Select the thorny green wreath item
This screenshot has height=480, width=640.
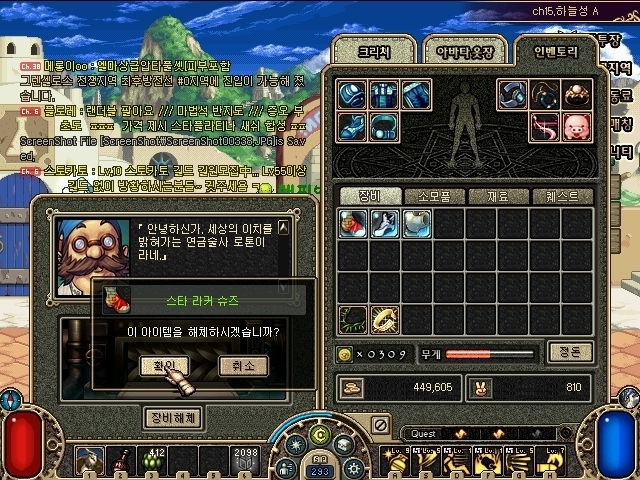[x=353, y=319]
